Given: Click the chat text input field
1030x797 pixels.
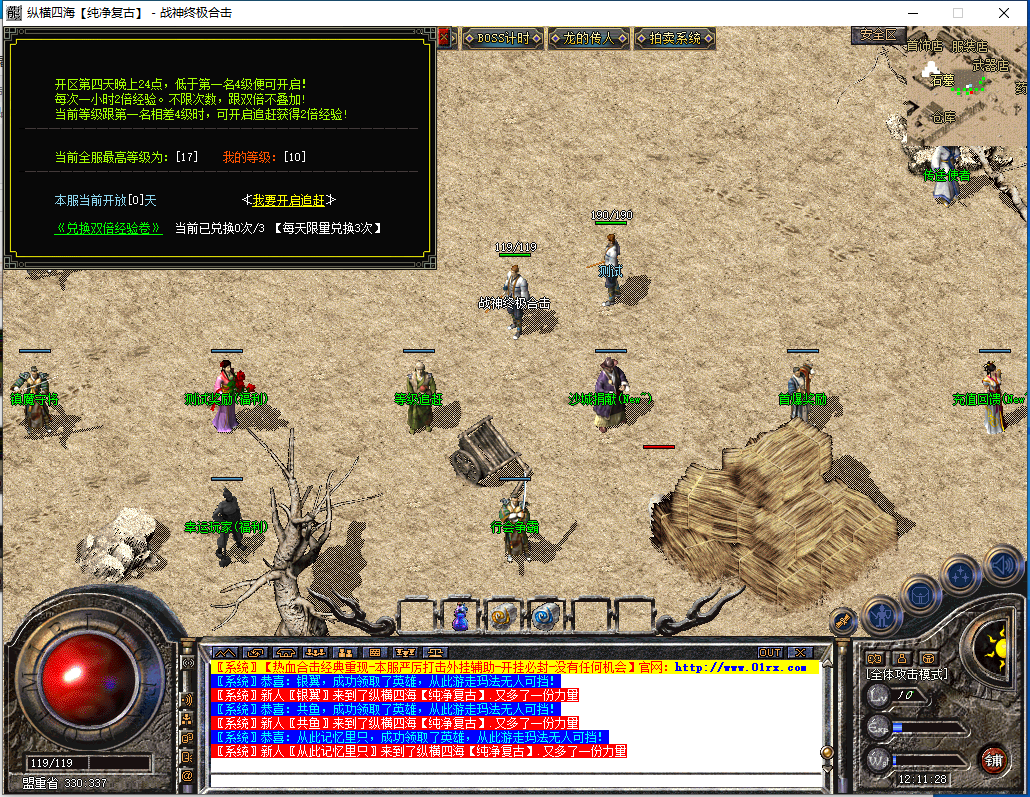Looking at the screenshot, I should pos(515,780).
